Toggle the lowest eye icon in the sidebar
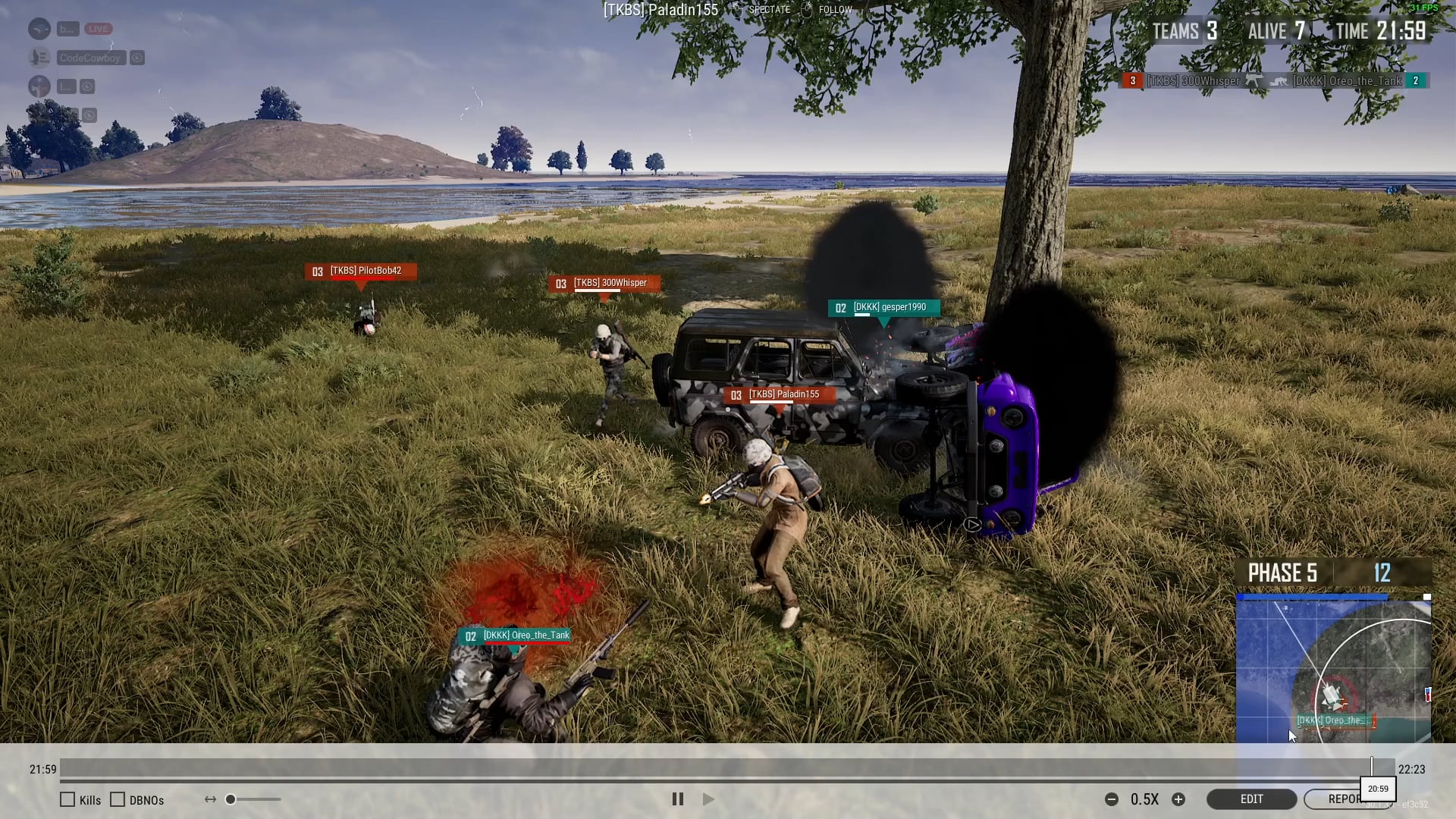Viewport: 1456px width, 819px height. pyautogui.click(x=89, y=115)
